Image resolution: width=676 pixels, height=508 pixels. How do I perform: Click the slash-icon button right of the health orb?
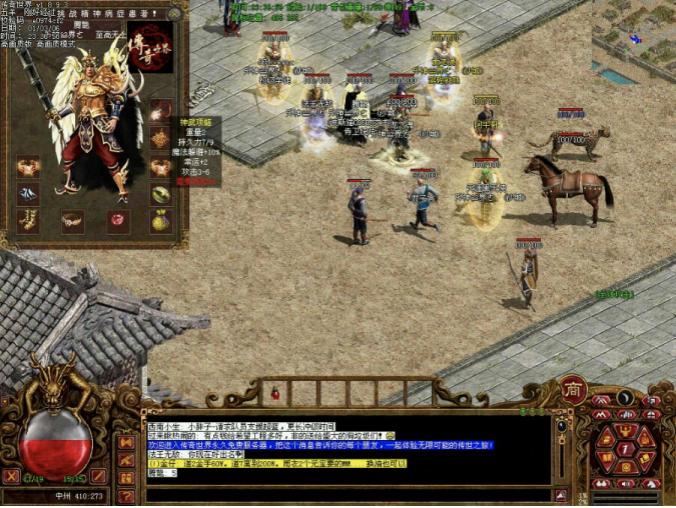point(99,477)
